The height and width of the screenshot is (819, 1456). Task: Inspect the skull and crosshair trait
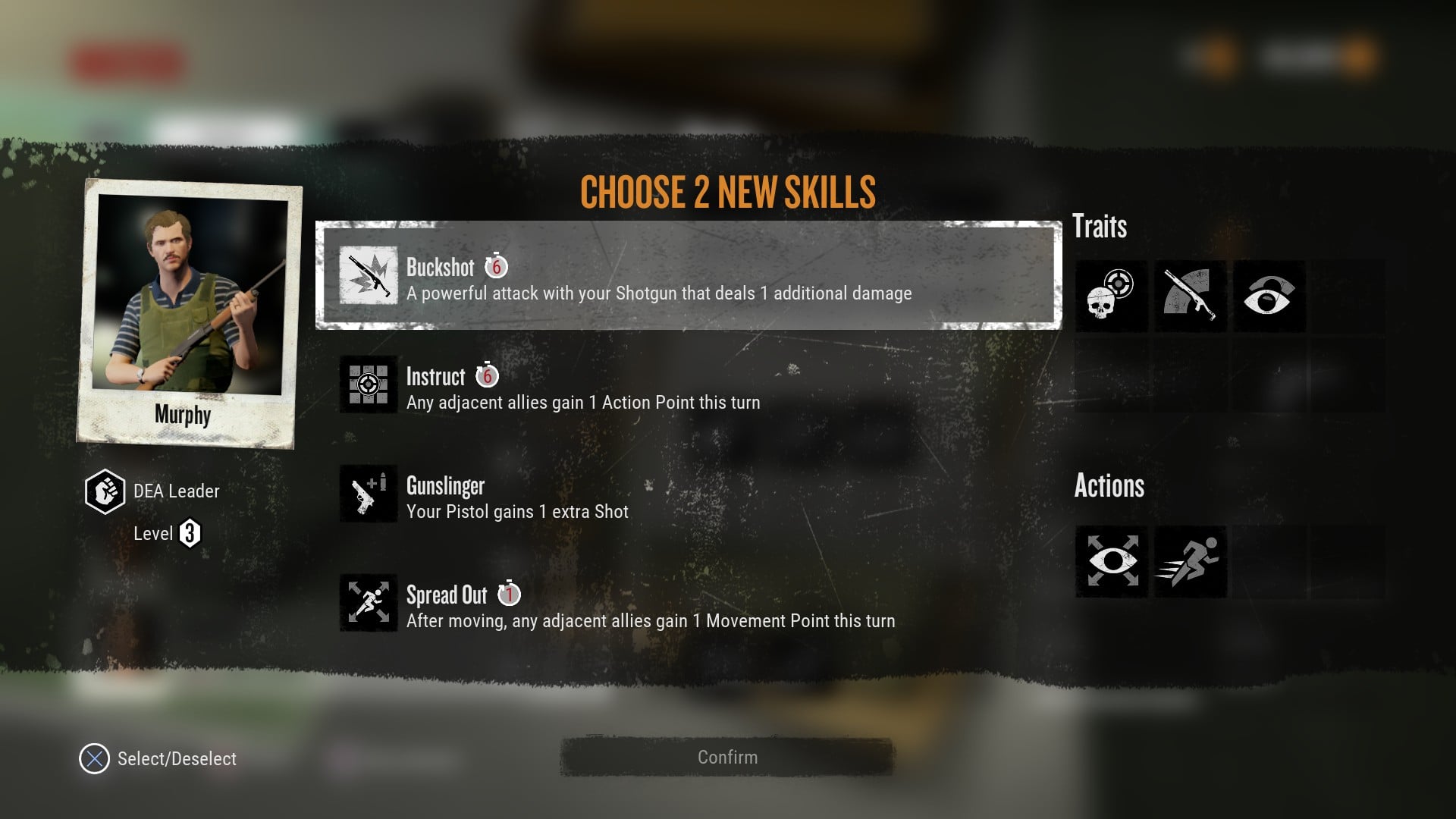pyautogui.click(x=1111, y=296)
